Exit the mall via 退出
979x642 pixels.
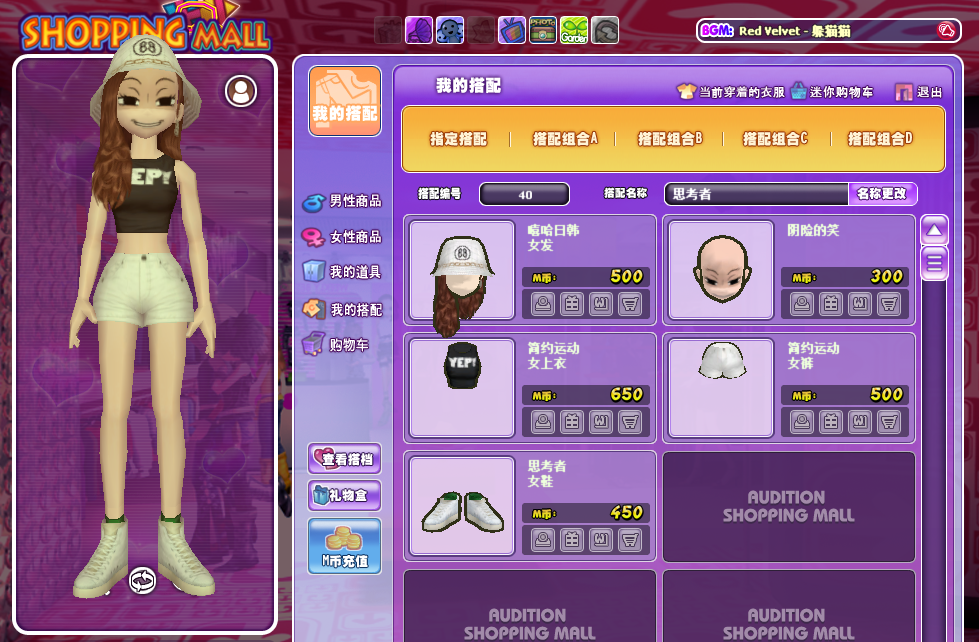pyautogui.click(x=919, y=92)
